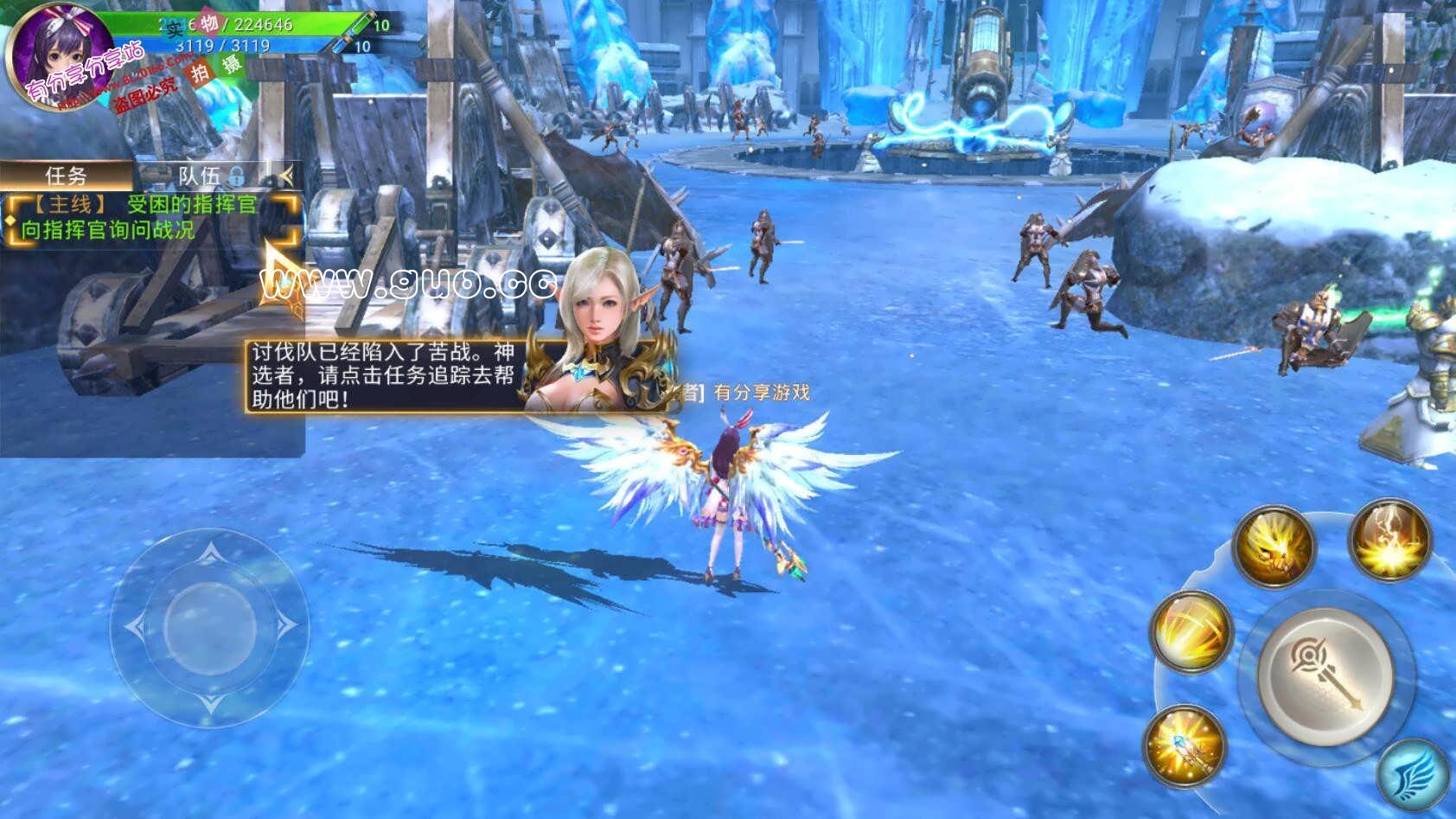Collapse the quest panel with the arrow
The width and height of the screenshot is (1456, 819).
point(286,176)
